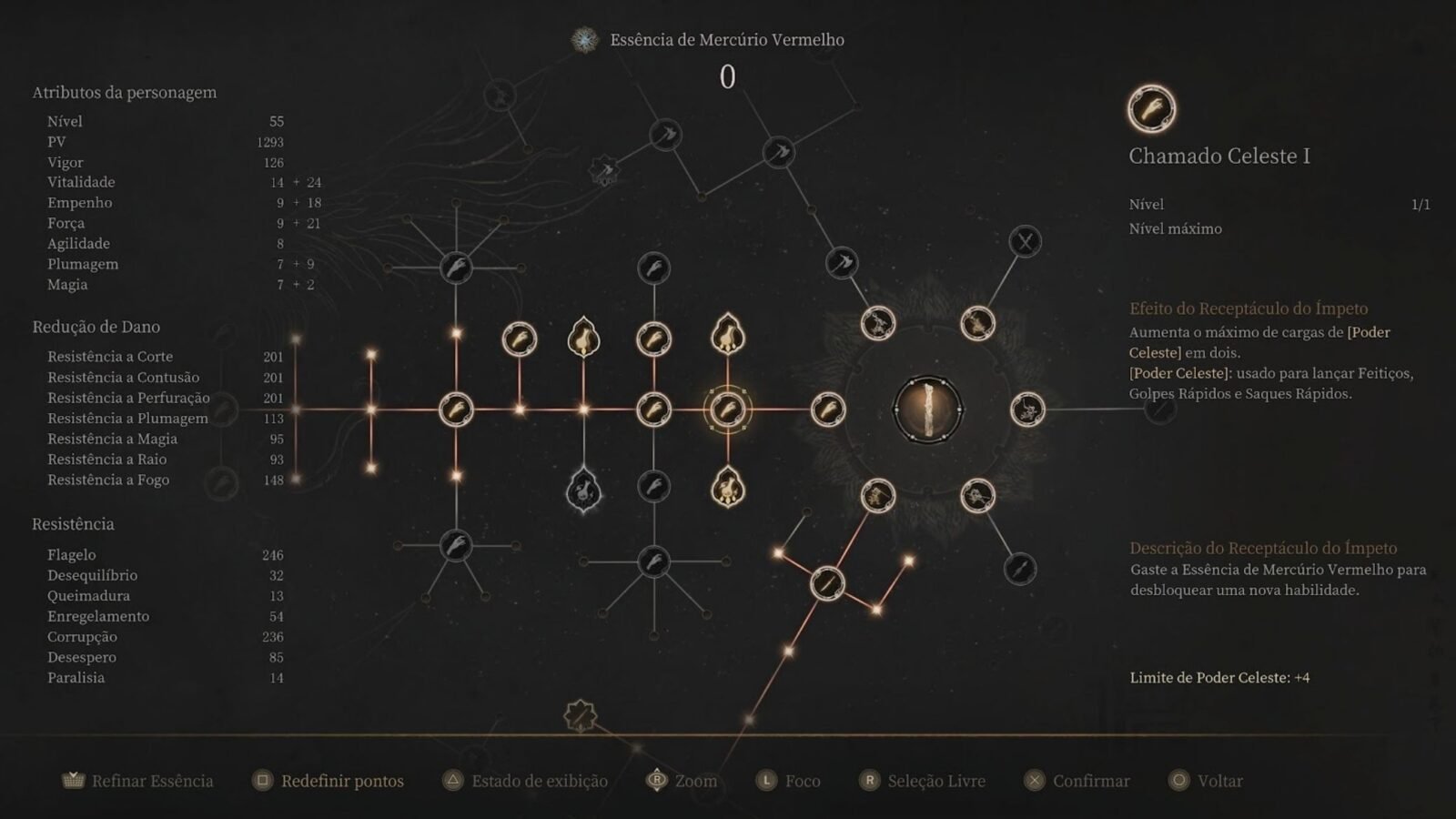
Task: Choose the locked crossed-swords skill node
Action: 1025,242
